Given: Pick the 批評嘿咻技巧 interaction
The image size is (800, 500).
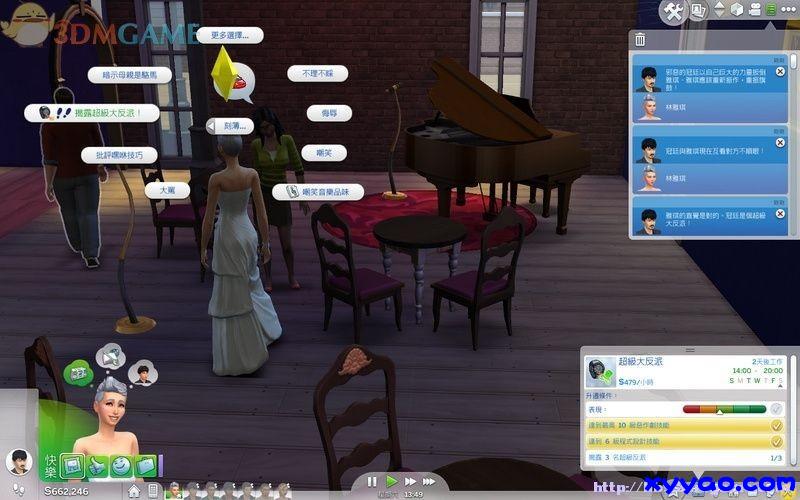Looking at the screenshot, I should point(119,155).
